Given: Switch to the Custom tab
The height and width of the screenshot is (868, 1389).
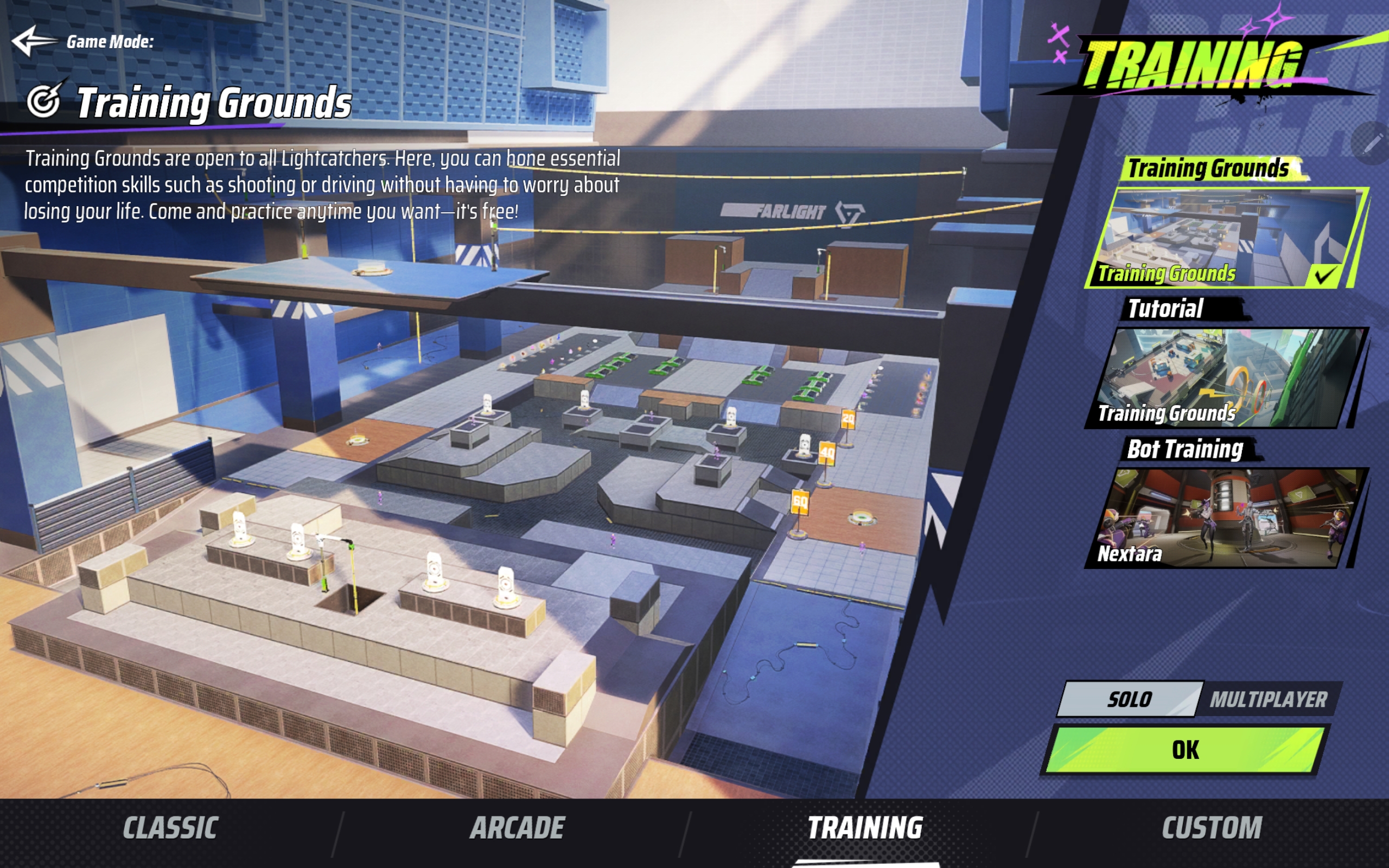Looking at the screenshot, I should pos(1212,828).
